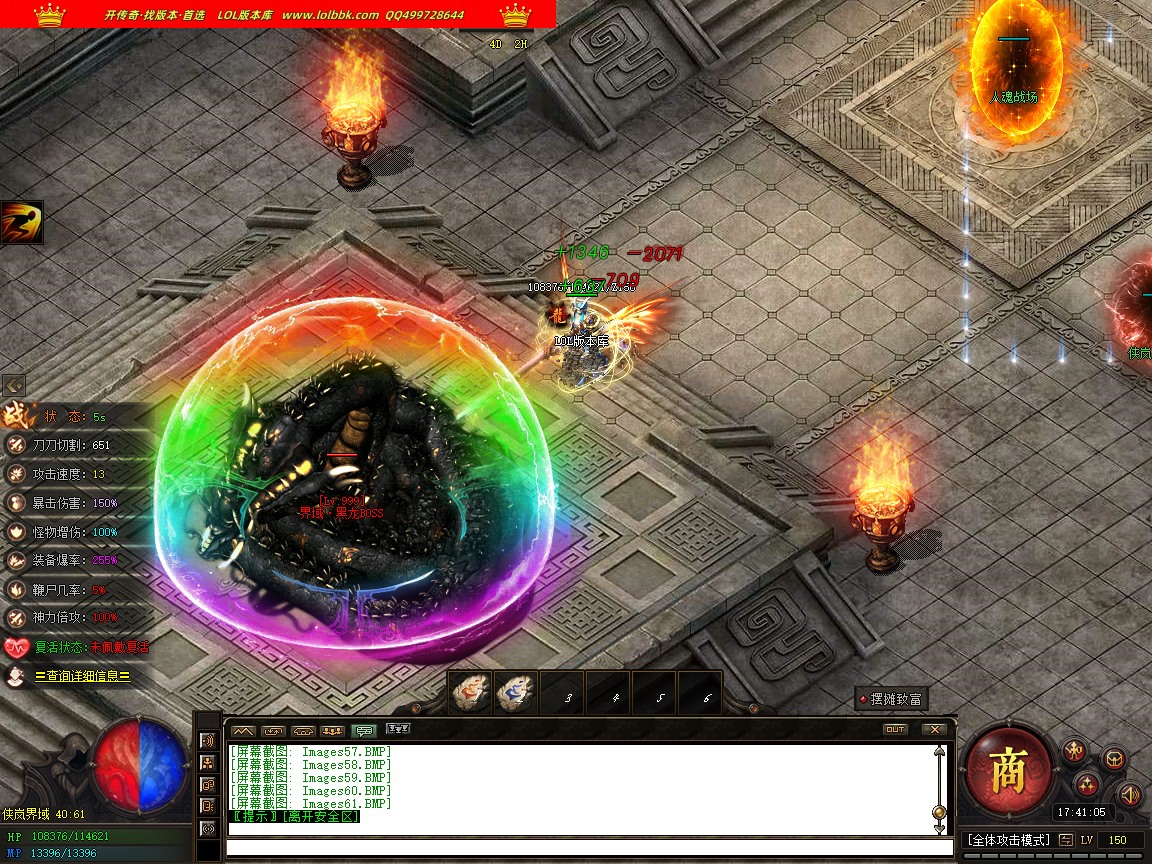
Task: Open the armor-shaped round icon button
Action: [x=1113, y=759]
